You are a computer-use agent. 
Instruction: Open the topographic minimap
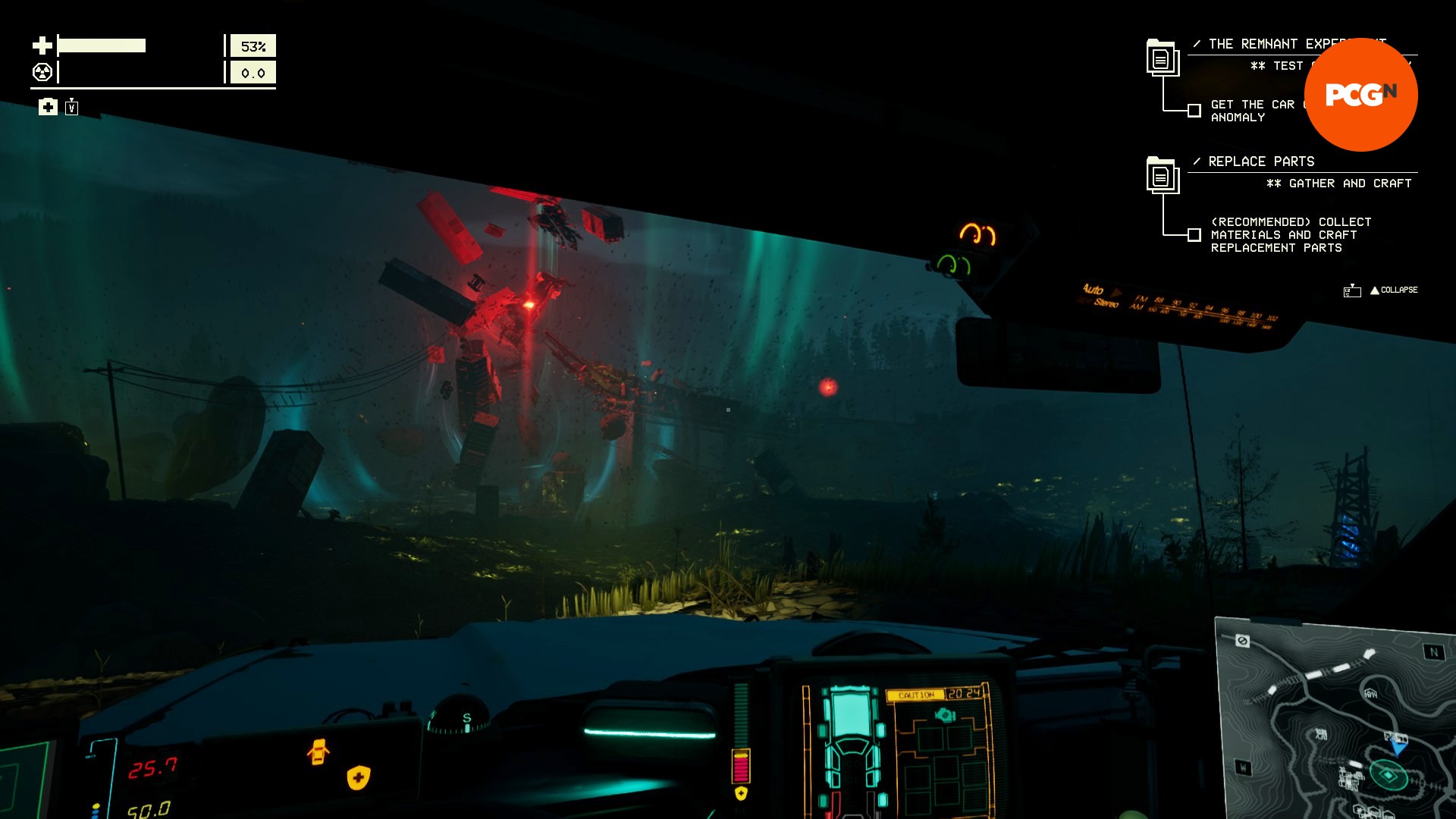(x=1335, y=720)
